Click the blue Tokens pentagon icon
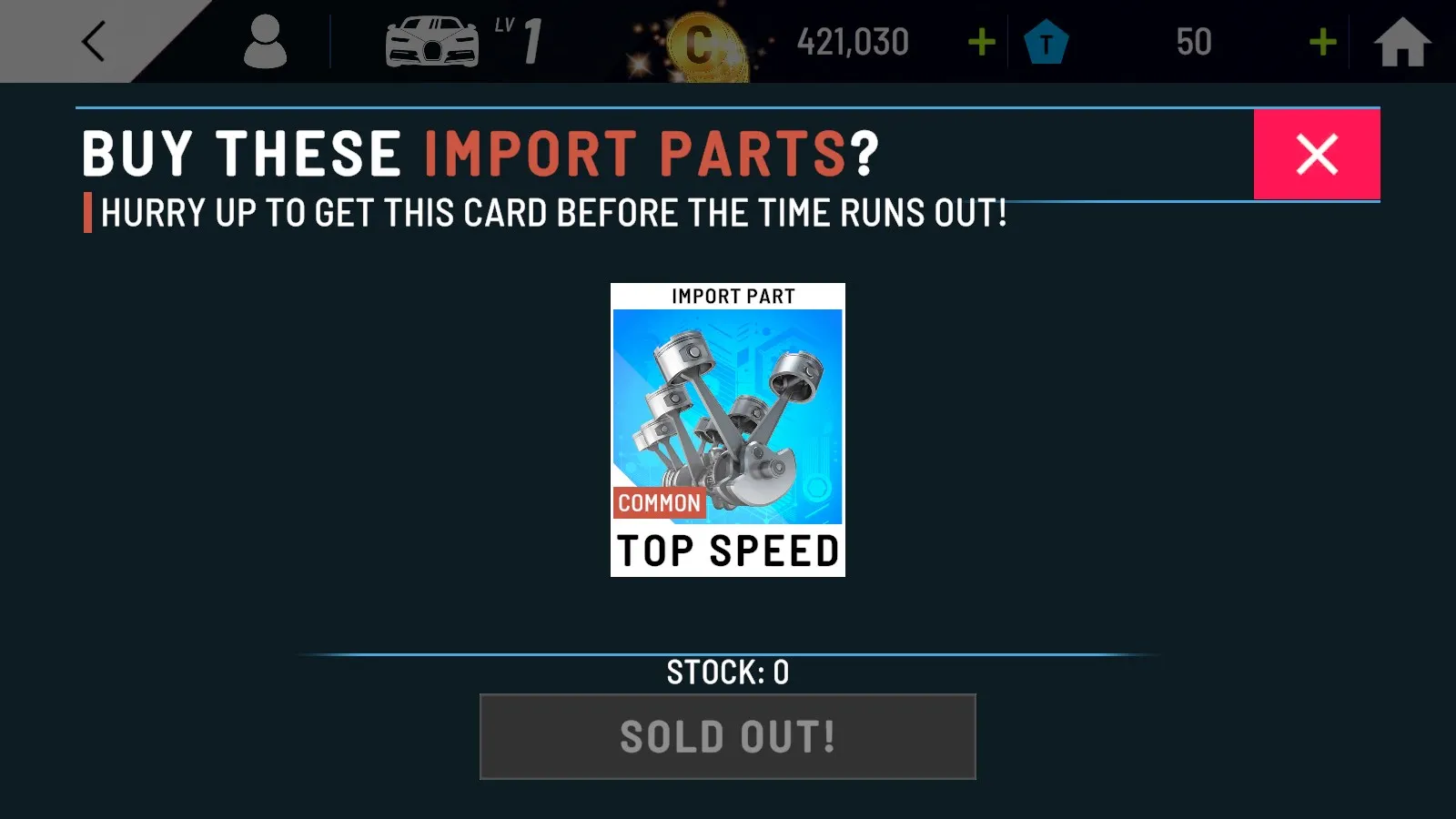This screenshot has width=1456, height=819. (x=1046, y=41)
